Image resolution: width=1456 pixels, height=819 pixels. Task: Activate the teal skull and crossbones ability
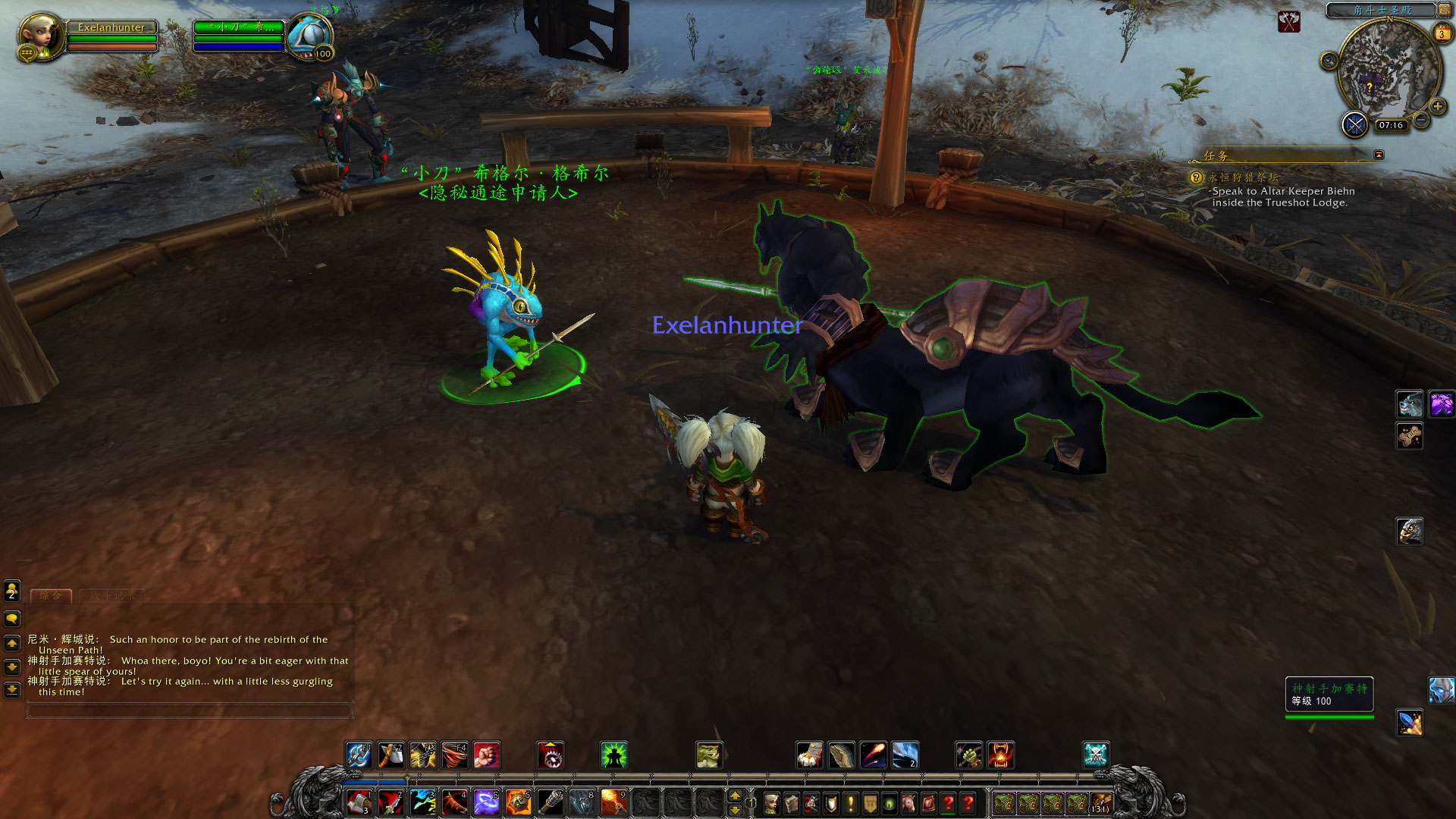tap(1096, 755)
